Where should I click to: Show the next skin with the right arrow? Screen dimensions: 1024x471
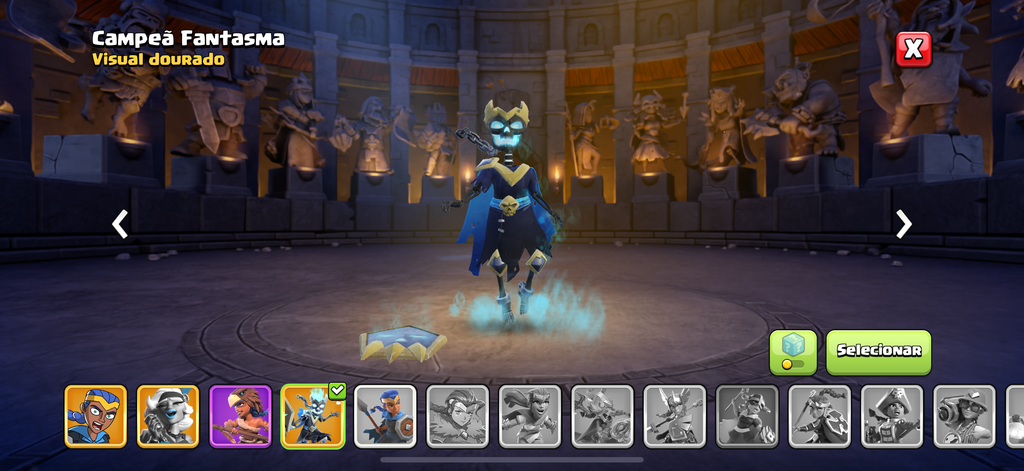tap(904, 224)
